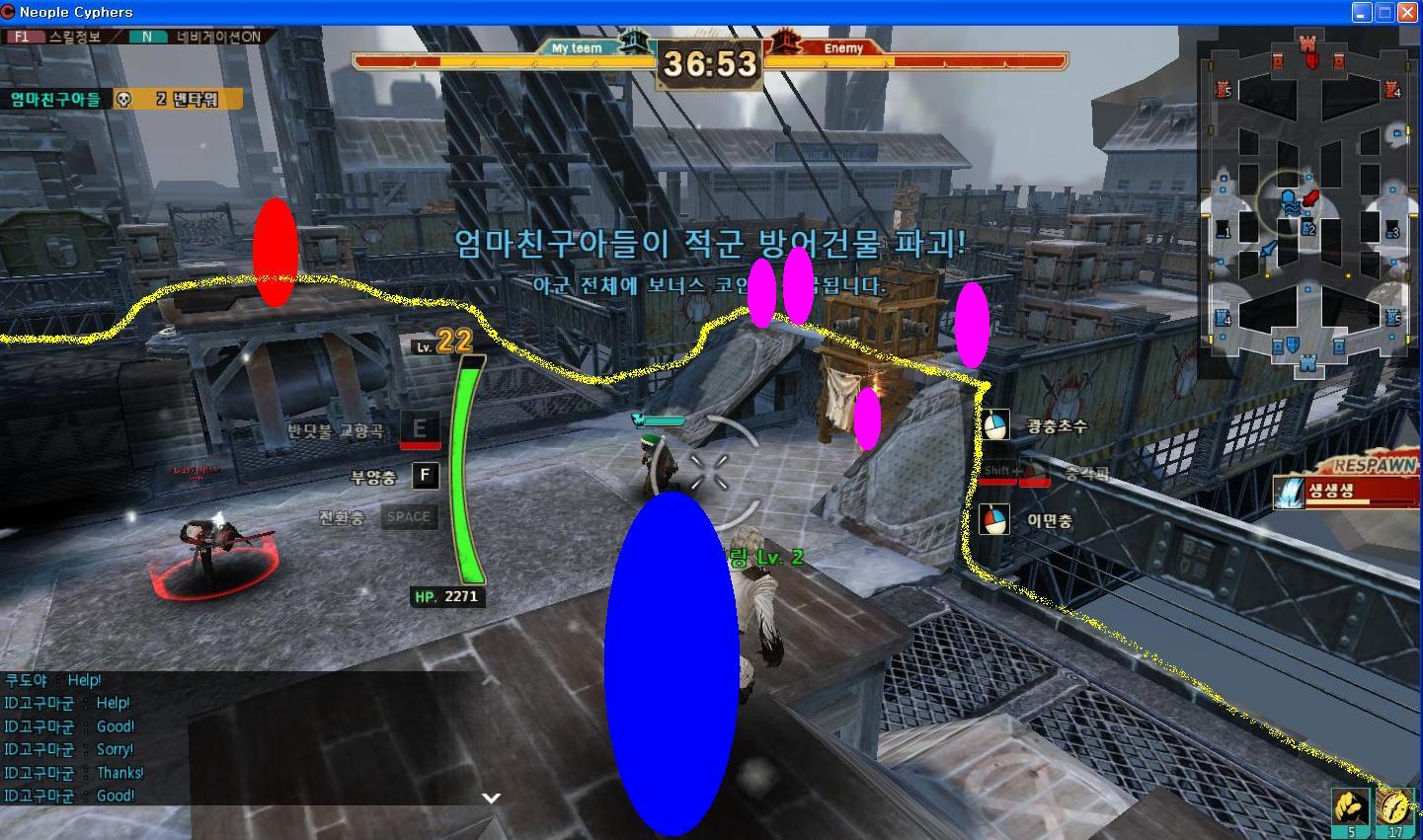1423x840 pixels.
Task: Select the red enemy headquarters on minimap
Action: coord(1308,45)
